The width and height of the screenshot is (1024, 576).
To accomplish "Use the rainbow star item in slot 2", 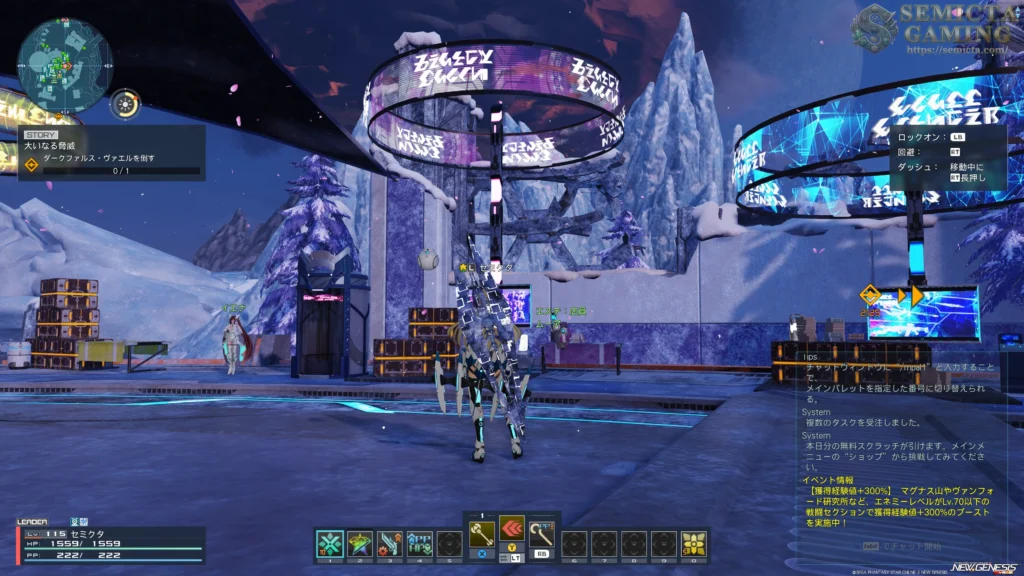I will click(x=359, y=543).
